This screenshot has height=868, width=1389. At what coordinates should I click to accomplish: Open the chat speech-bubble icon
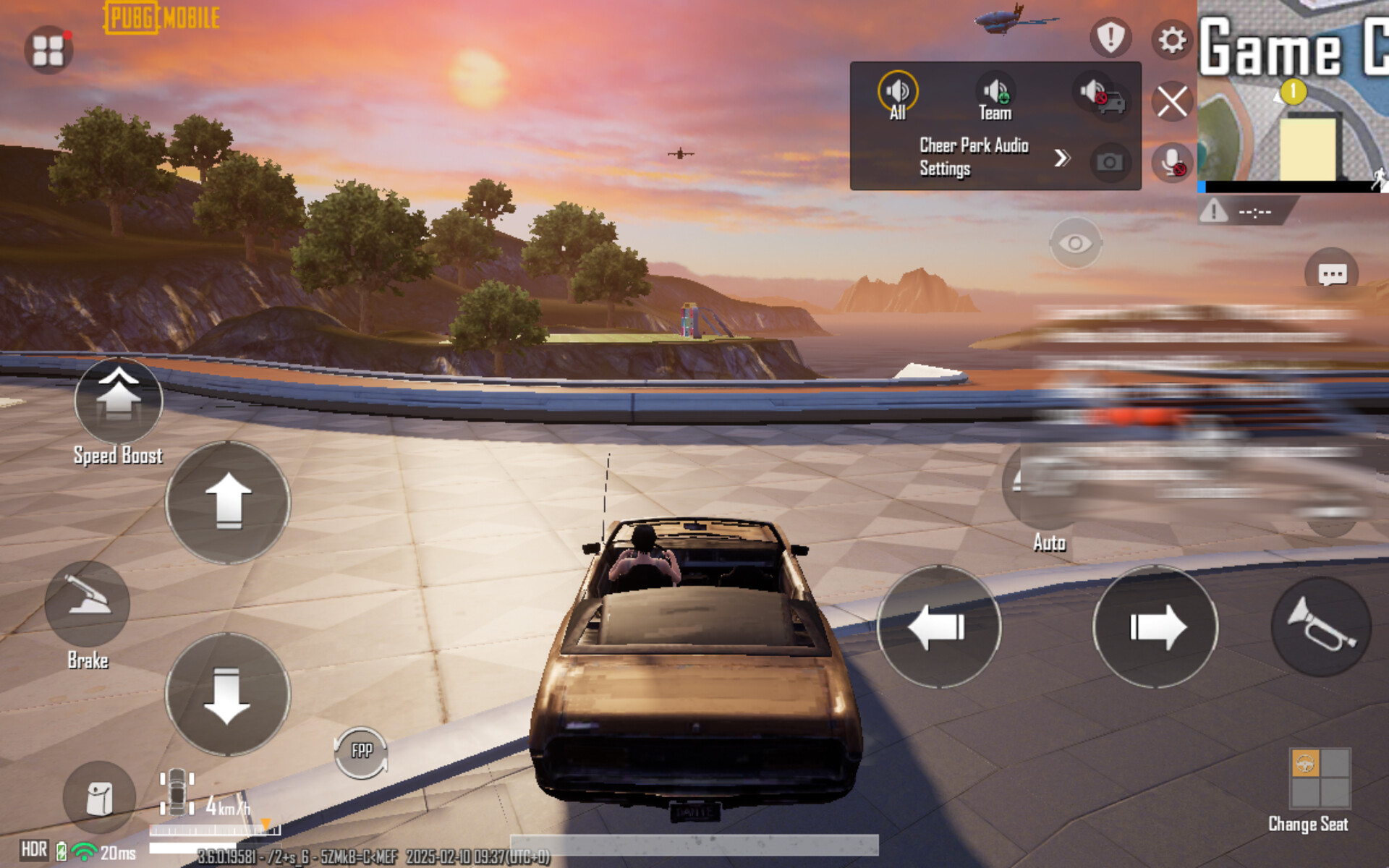[x=1332, y=274]
